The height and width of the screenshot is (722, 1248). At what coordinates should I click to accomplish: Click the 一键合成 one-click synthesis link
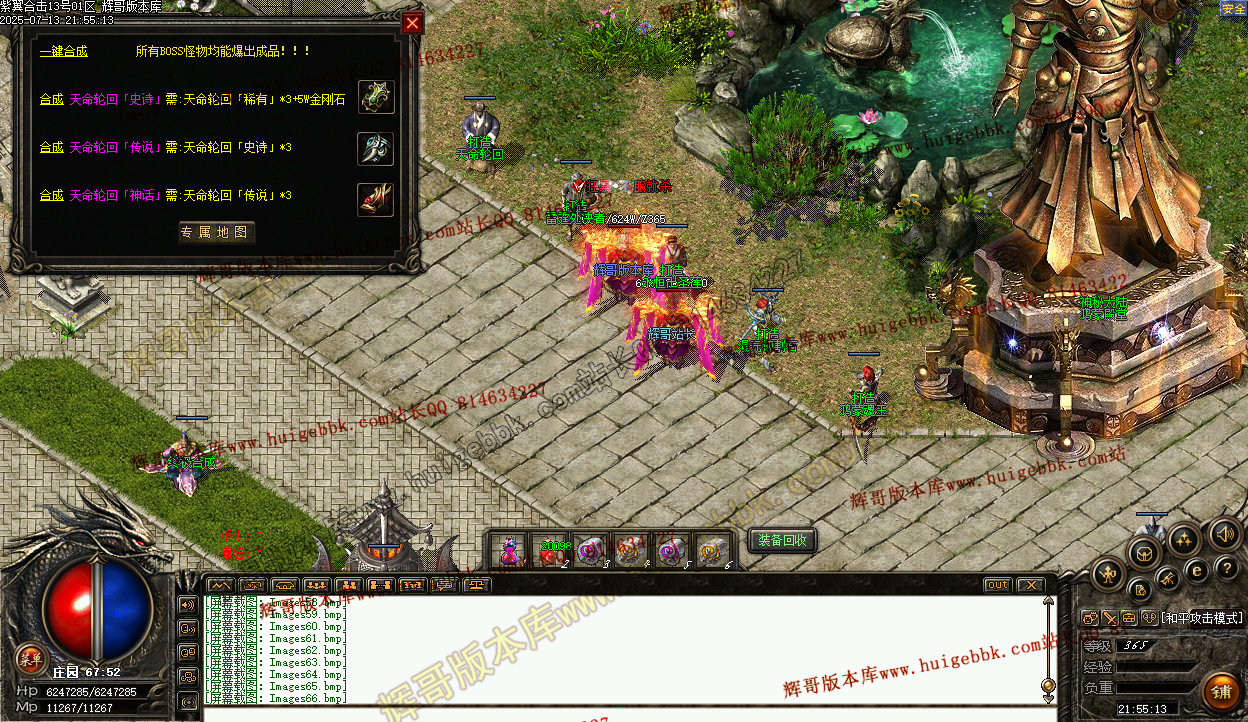63,51
